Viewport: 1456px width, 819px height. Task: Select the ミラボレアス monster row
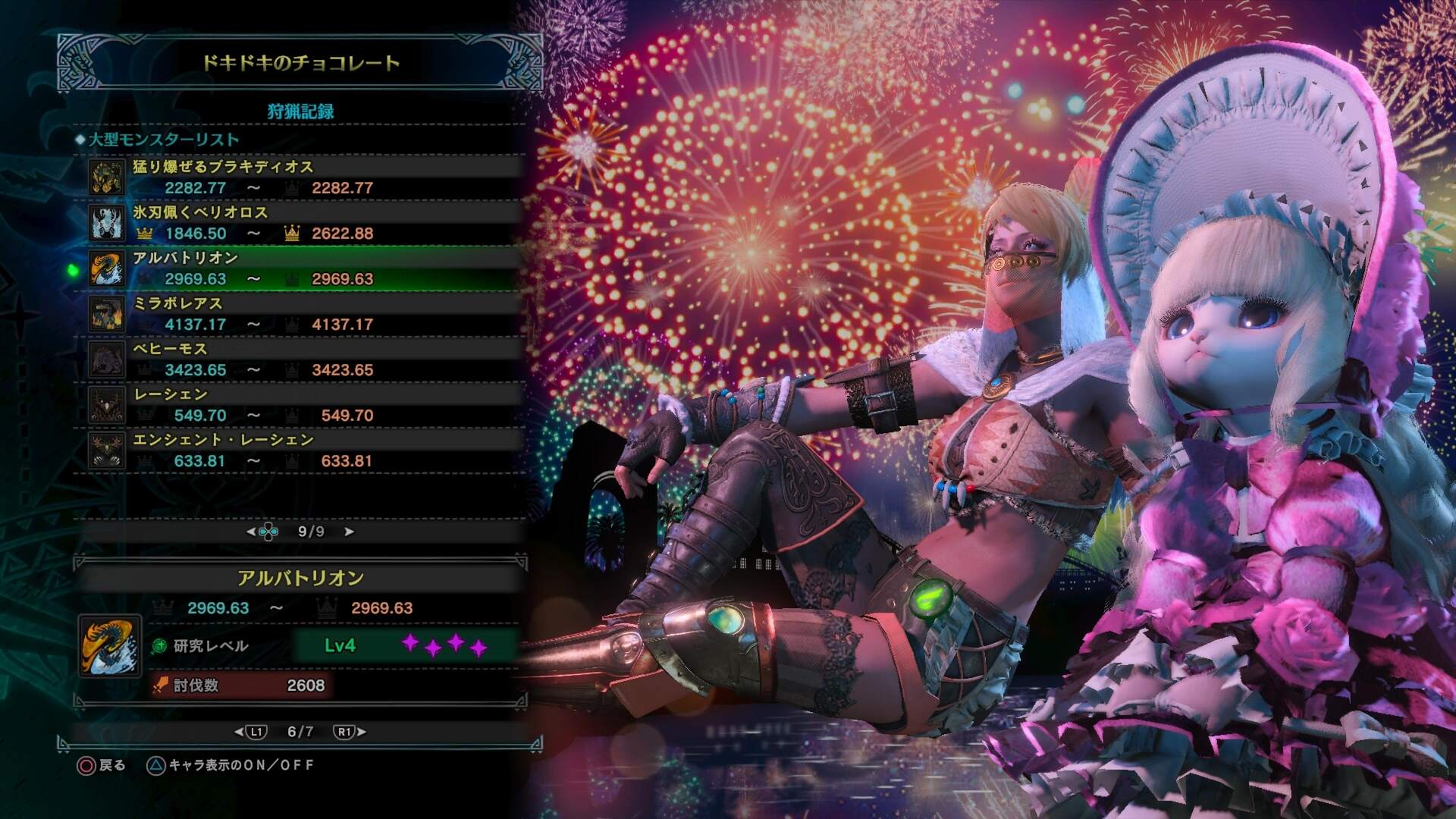303,314
